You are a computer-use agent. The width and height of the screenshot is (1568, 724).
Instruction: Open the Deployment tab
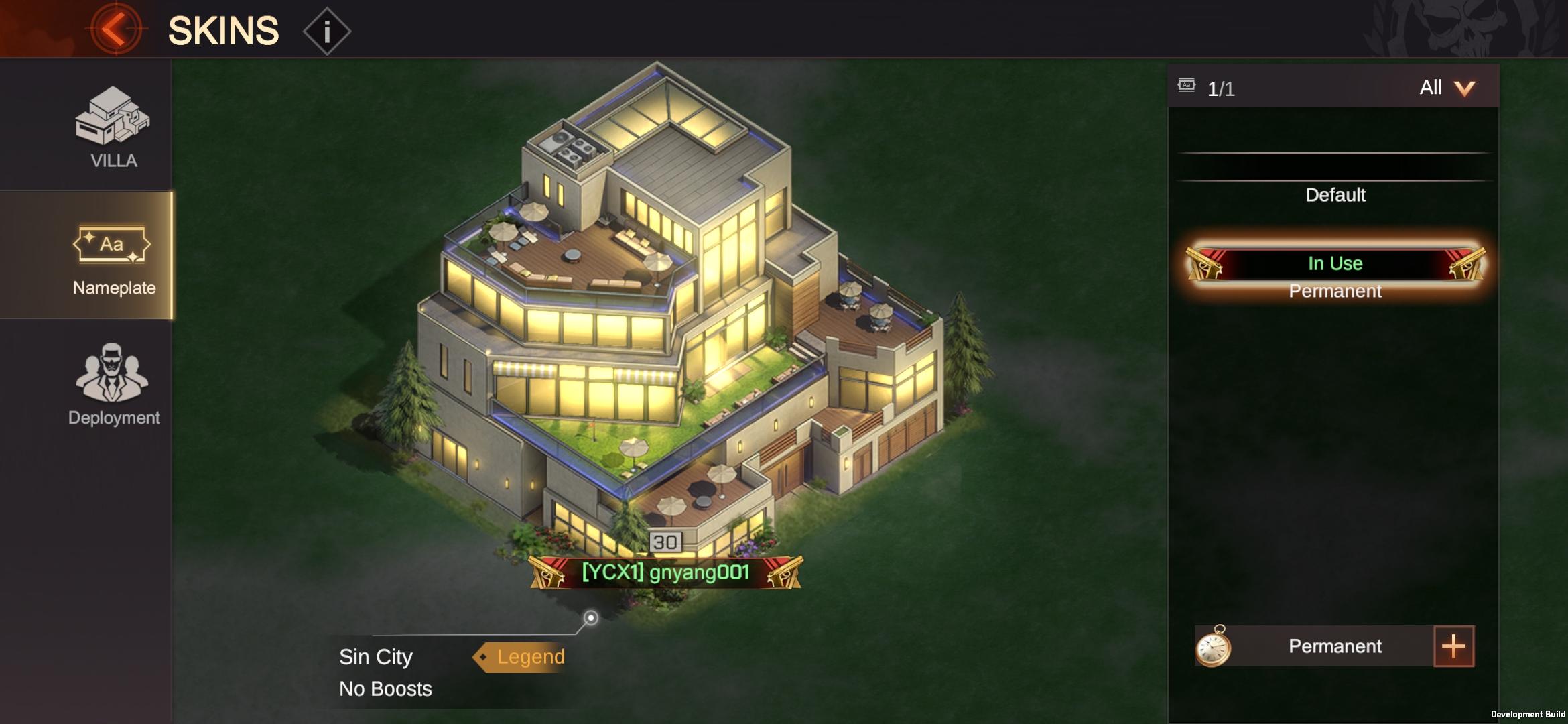[x=113, y=385]
